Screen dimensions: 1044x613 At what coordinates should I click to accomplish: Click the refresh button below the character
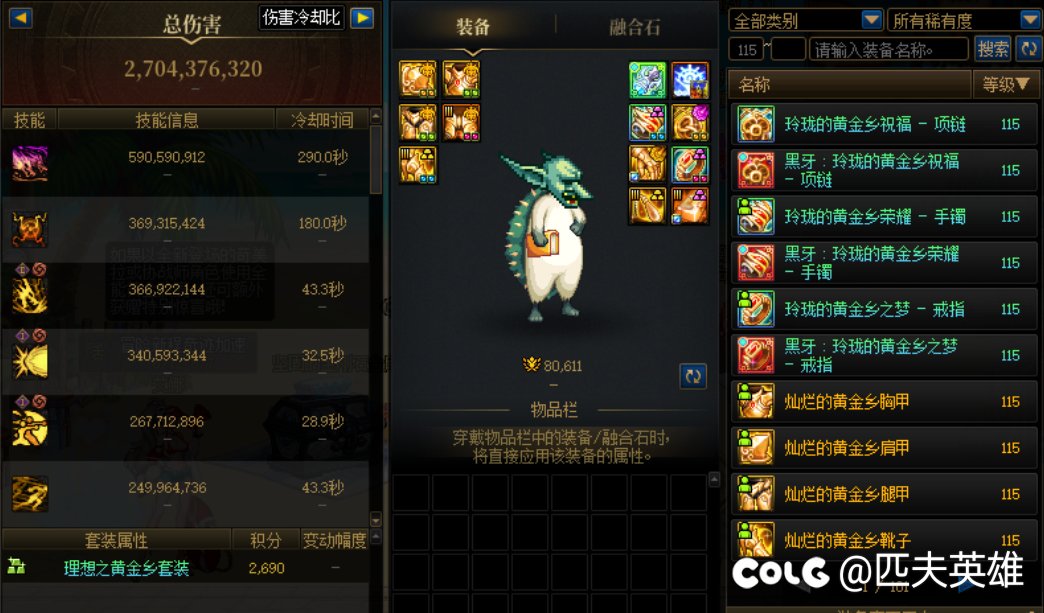(693, 376)
